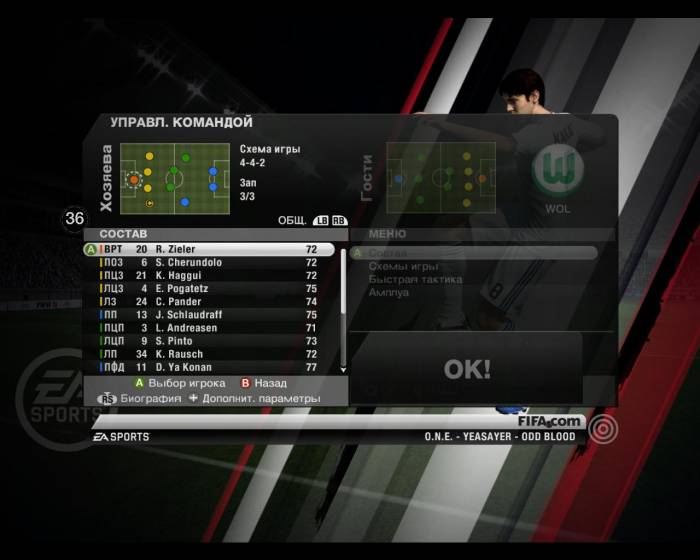The width and height of the screenshot is (700, 560).
Task: Select the away team formation pitch
Action: (x=441, y=178)
